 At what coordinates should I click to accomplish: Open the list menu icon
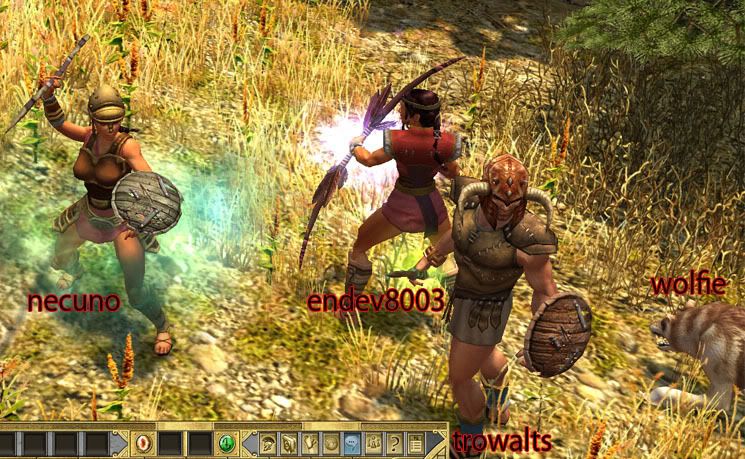(414, 442)
